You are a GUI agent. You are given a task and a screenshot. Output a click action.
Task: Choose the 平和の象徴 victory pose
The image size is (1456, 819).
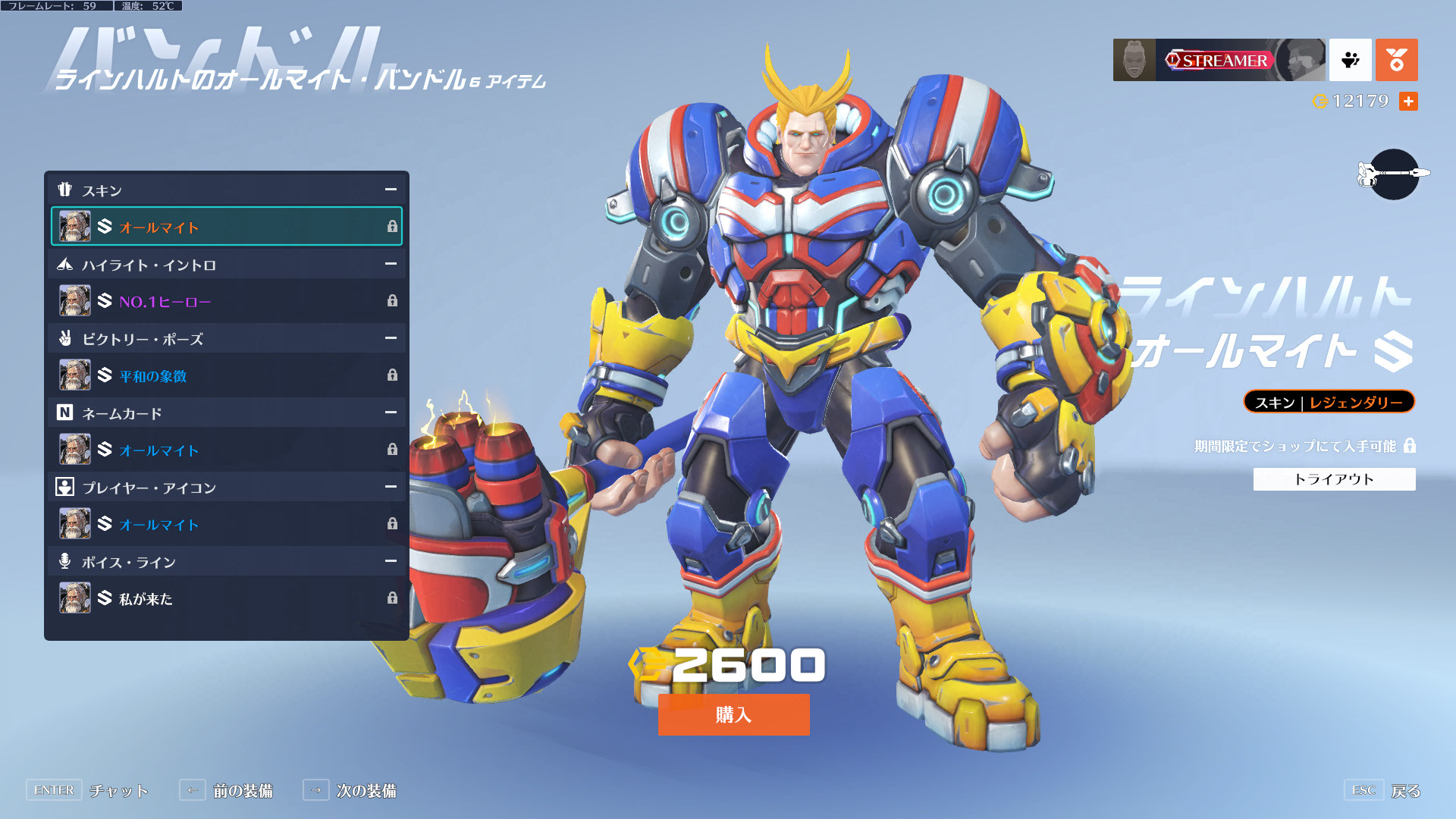coord(226,375)
